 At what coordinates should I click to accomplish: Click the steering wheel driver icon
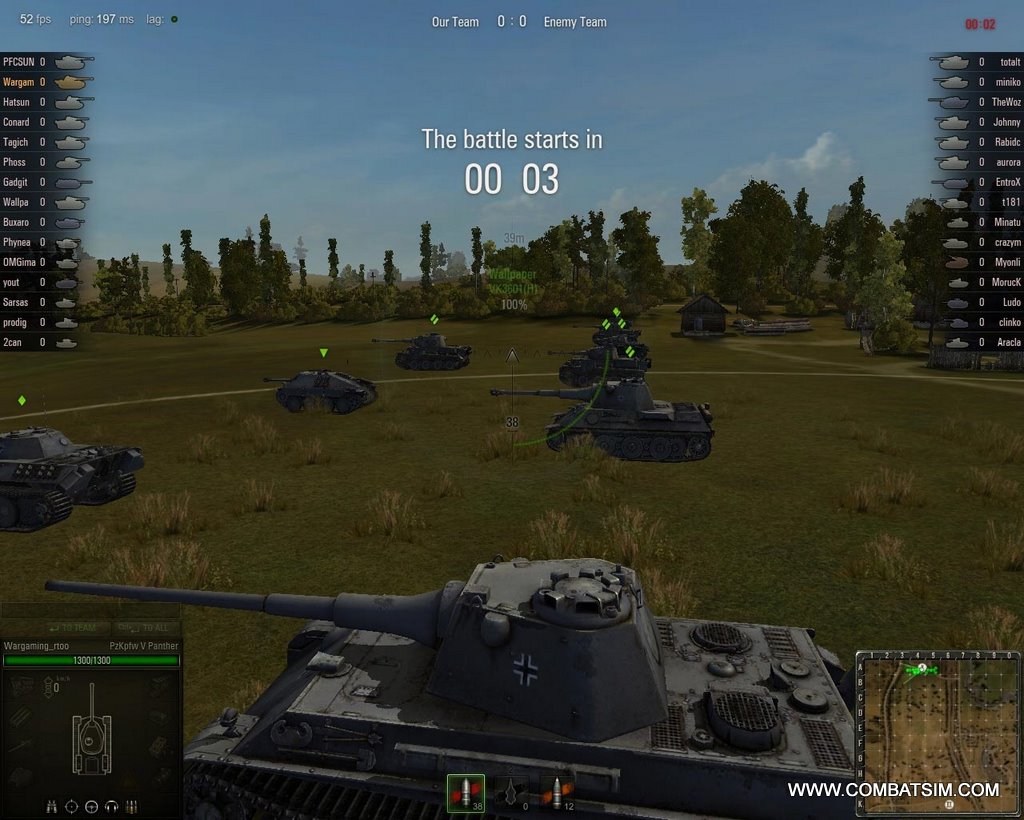pyautogui.click(x=92, y=806)
